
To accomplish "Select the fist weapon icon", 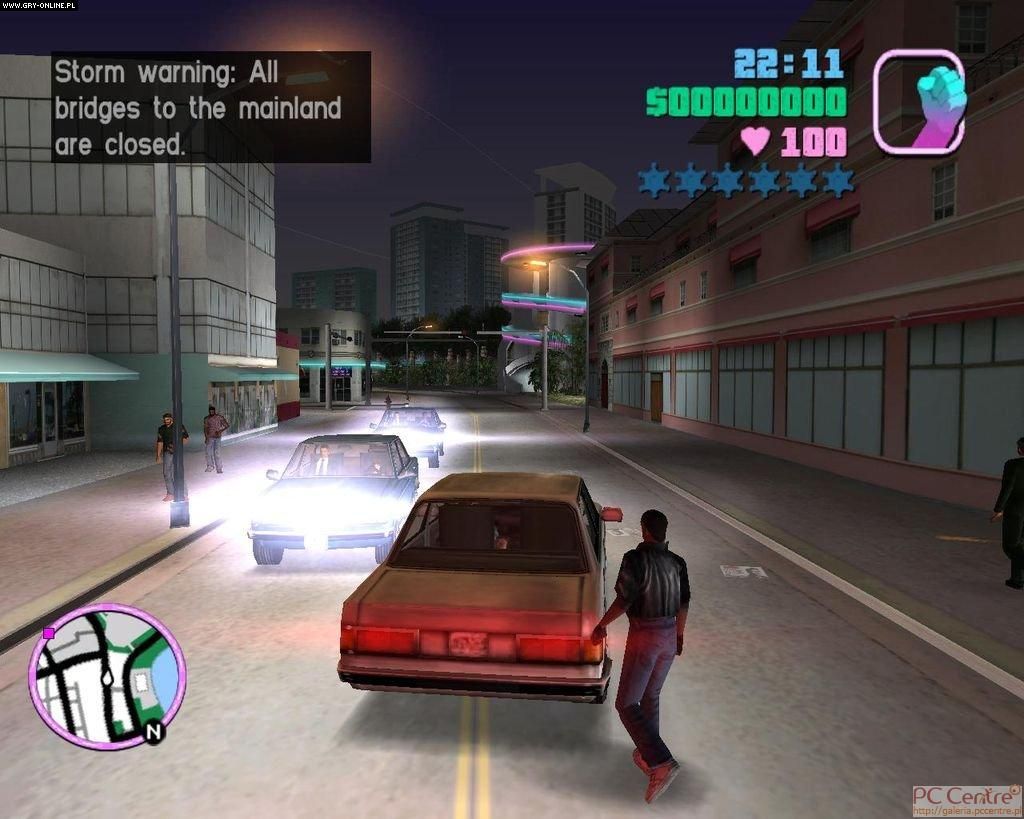I will coord(919,101).
